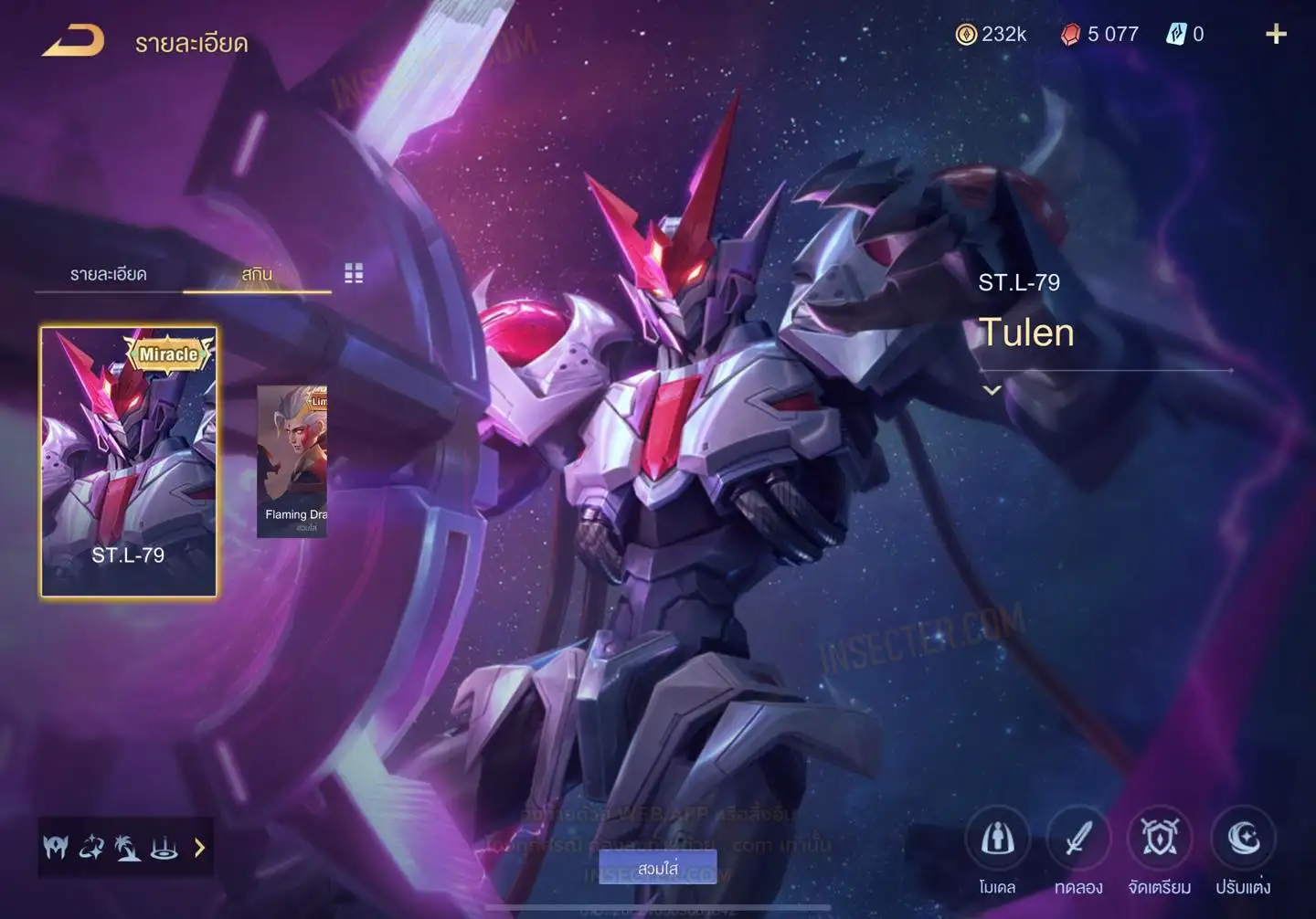Open the ปรับแต่ง customization option
This screenshot has width=1316, height=919.
[1243, 840]
